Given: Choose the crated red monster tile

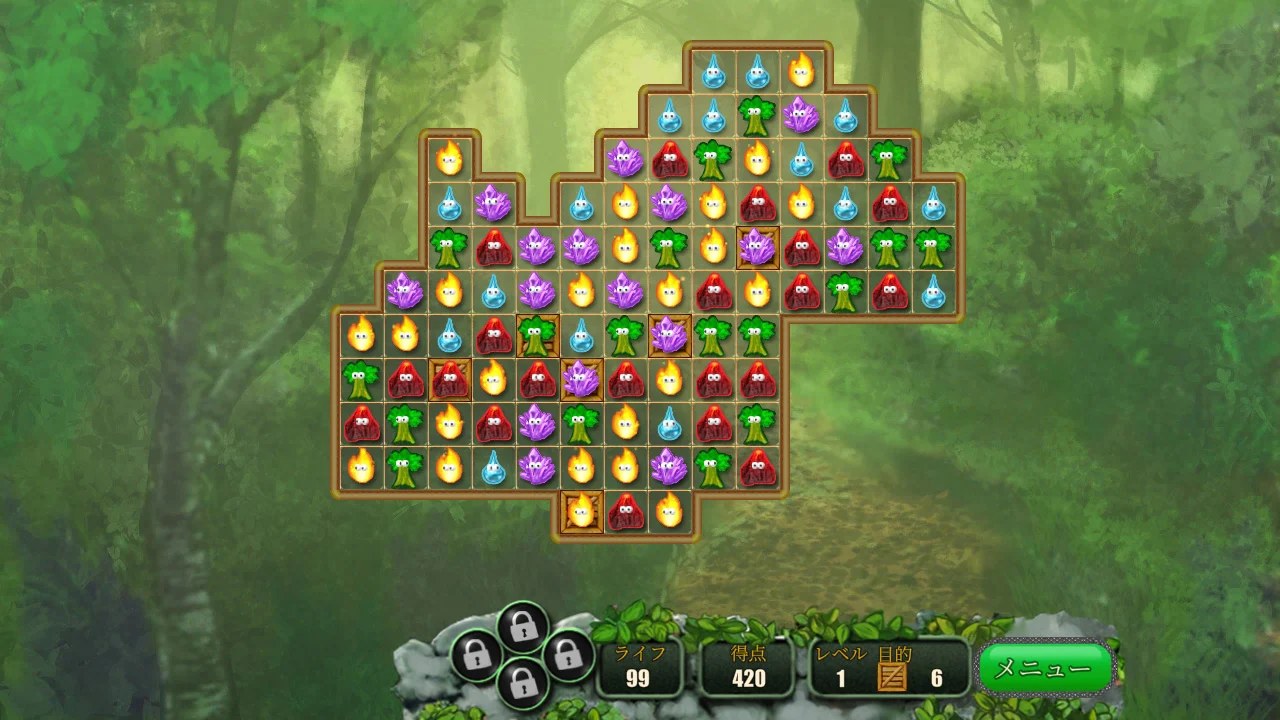Looking at the screenshot, I should (x=450, y=379).
